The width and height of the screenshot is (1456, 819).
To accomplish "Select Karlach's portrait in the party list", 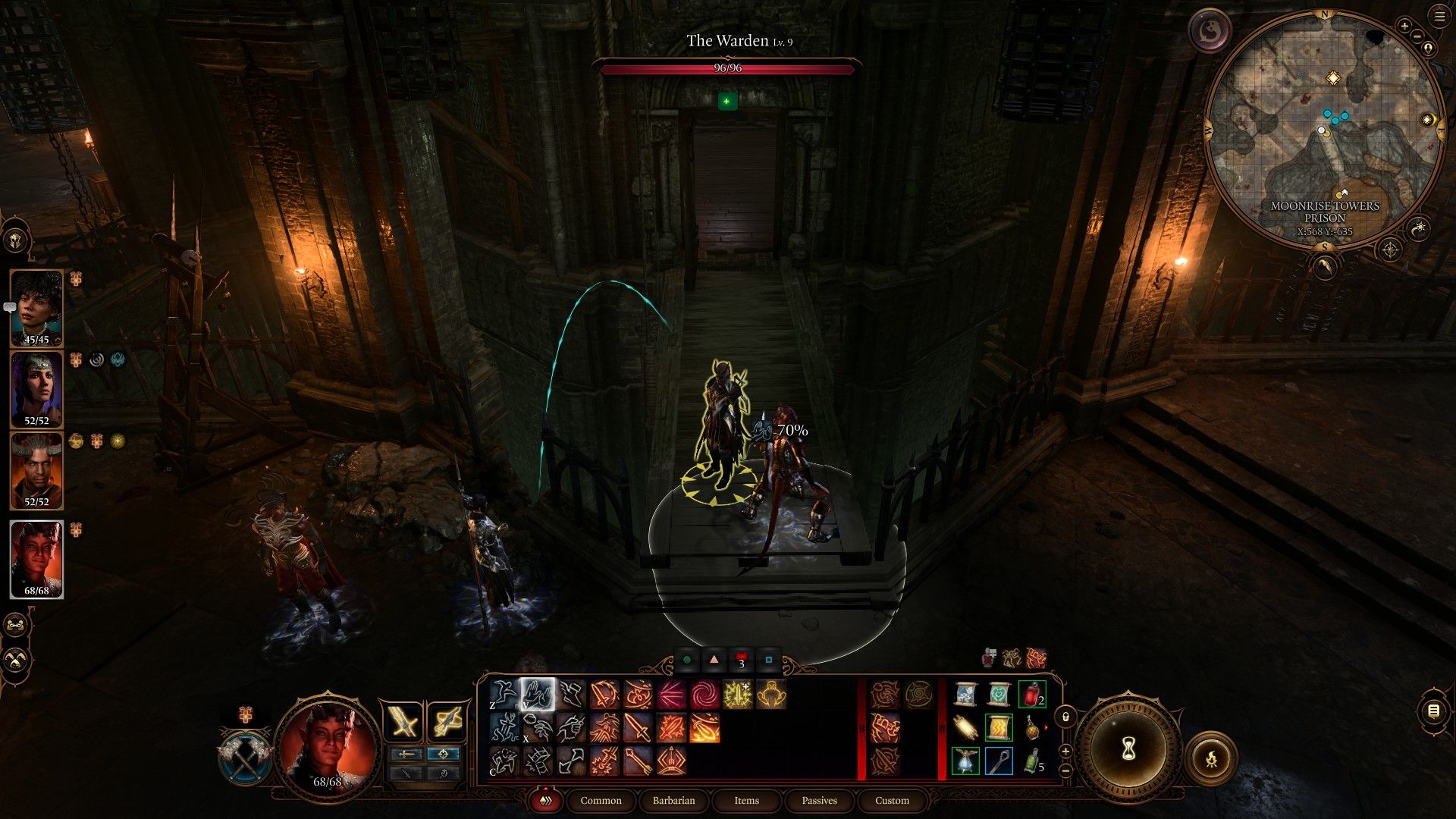I will pos(37,559).
